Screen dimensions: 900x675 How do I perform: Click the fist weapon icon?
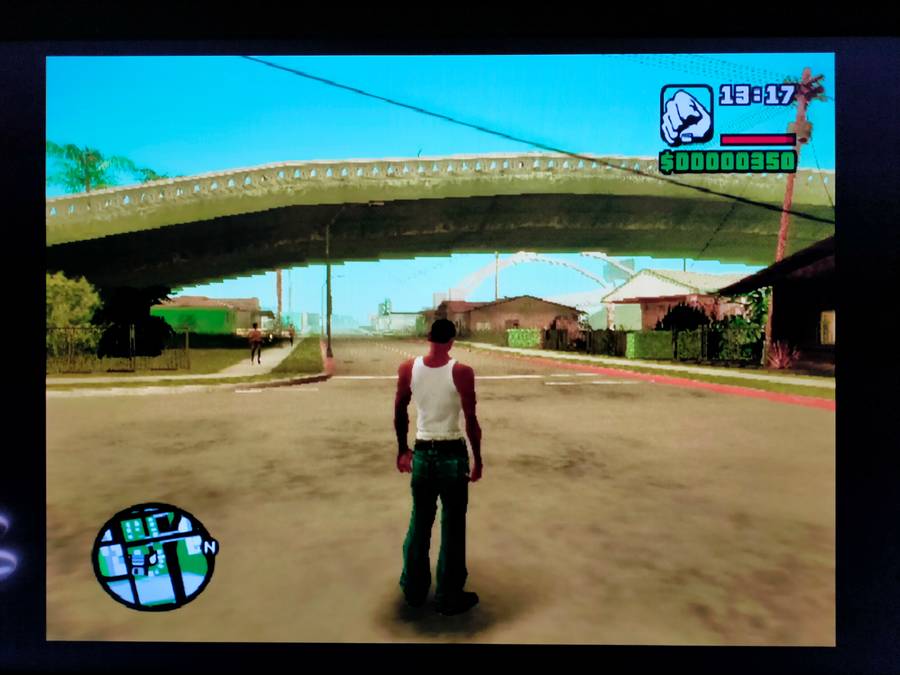[x=686, y=114]
